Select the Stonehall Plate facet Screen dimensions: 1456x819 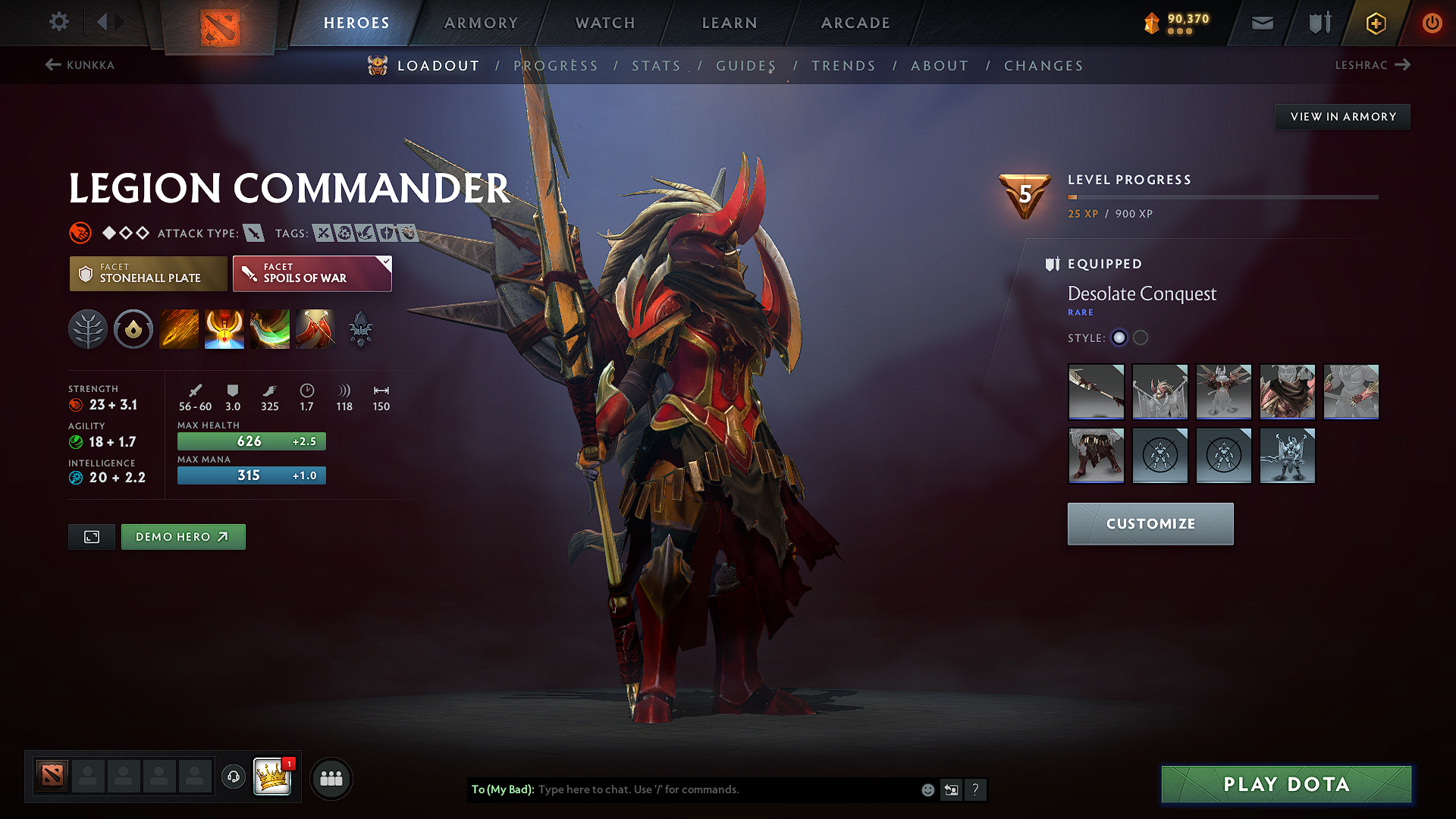148,274
